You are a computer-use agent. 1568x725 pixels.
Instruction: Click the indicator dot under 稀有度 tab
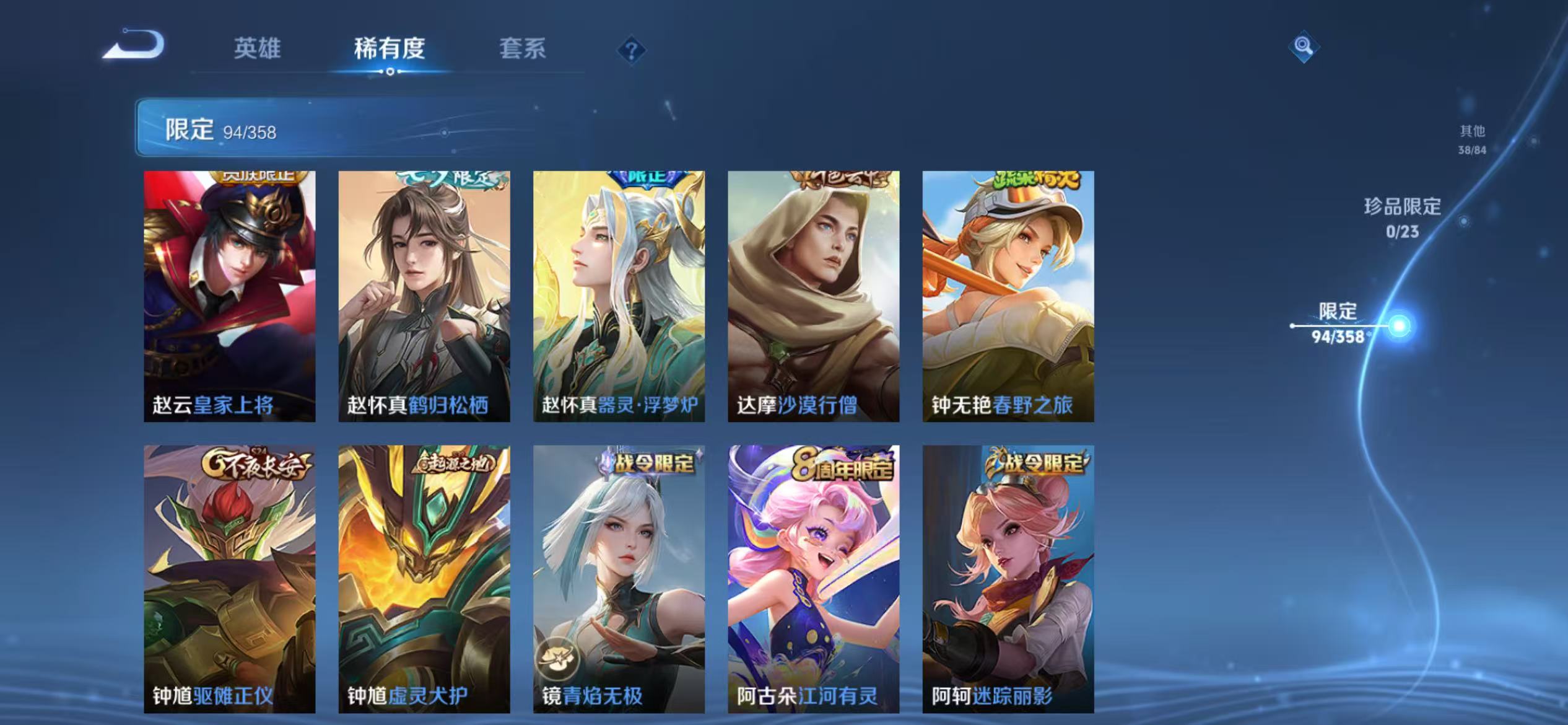pos(391,71)
